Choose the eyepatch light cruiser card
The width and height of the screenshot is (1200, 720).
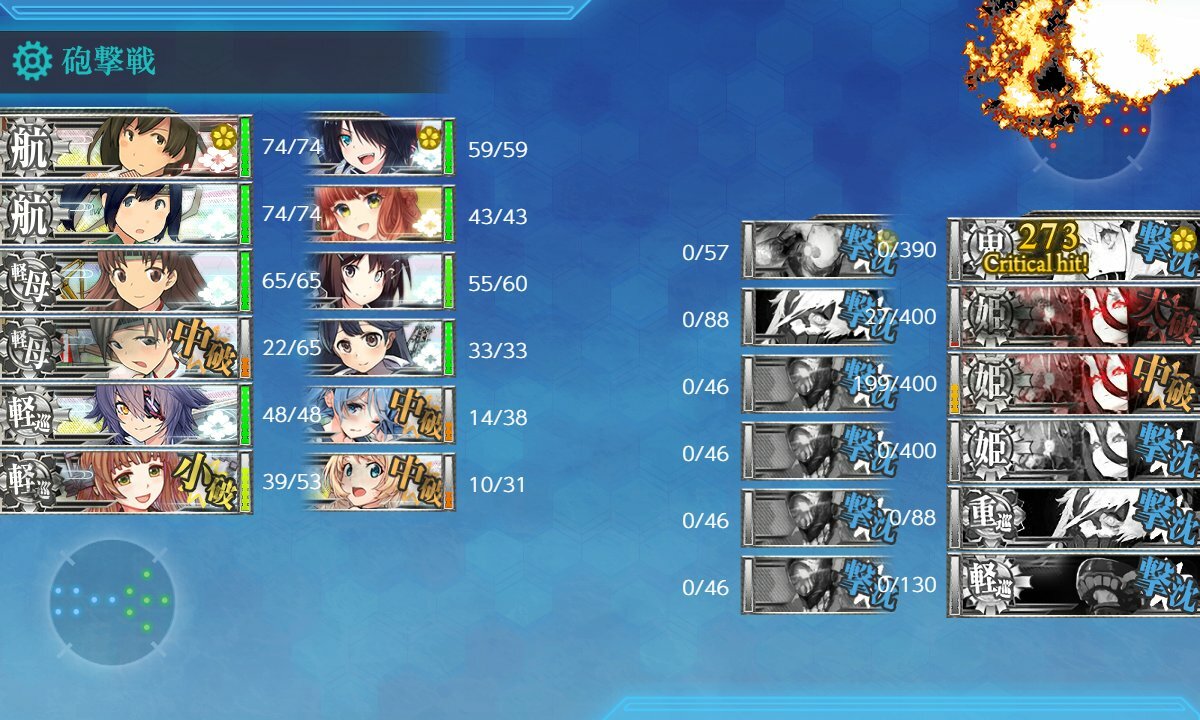tap(125, 416)
